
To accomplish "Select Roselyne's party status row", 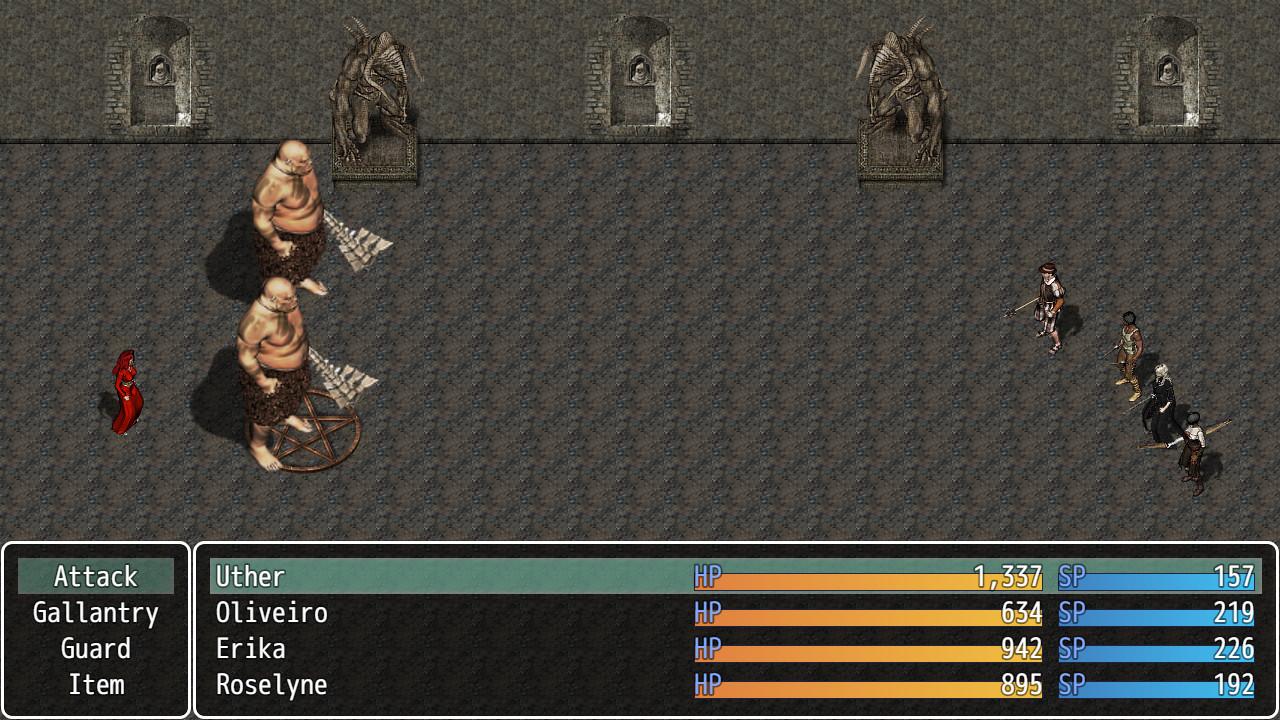I will [x=735, y=685].
